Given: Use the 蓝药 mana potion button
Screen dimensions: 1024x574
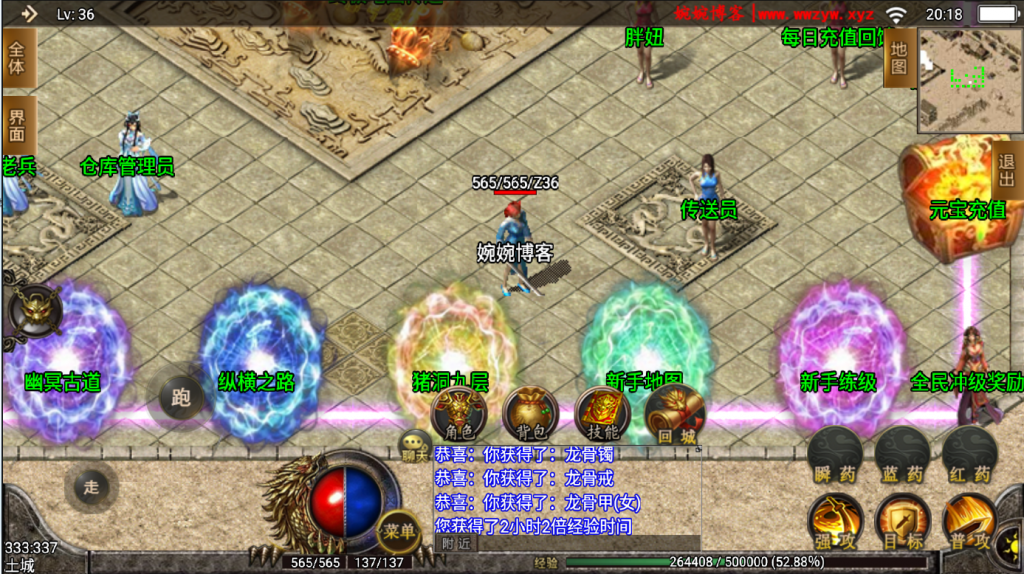Looking at the screenshot, I should pos(901,456).
